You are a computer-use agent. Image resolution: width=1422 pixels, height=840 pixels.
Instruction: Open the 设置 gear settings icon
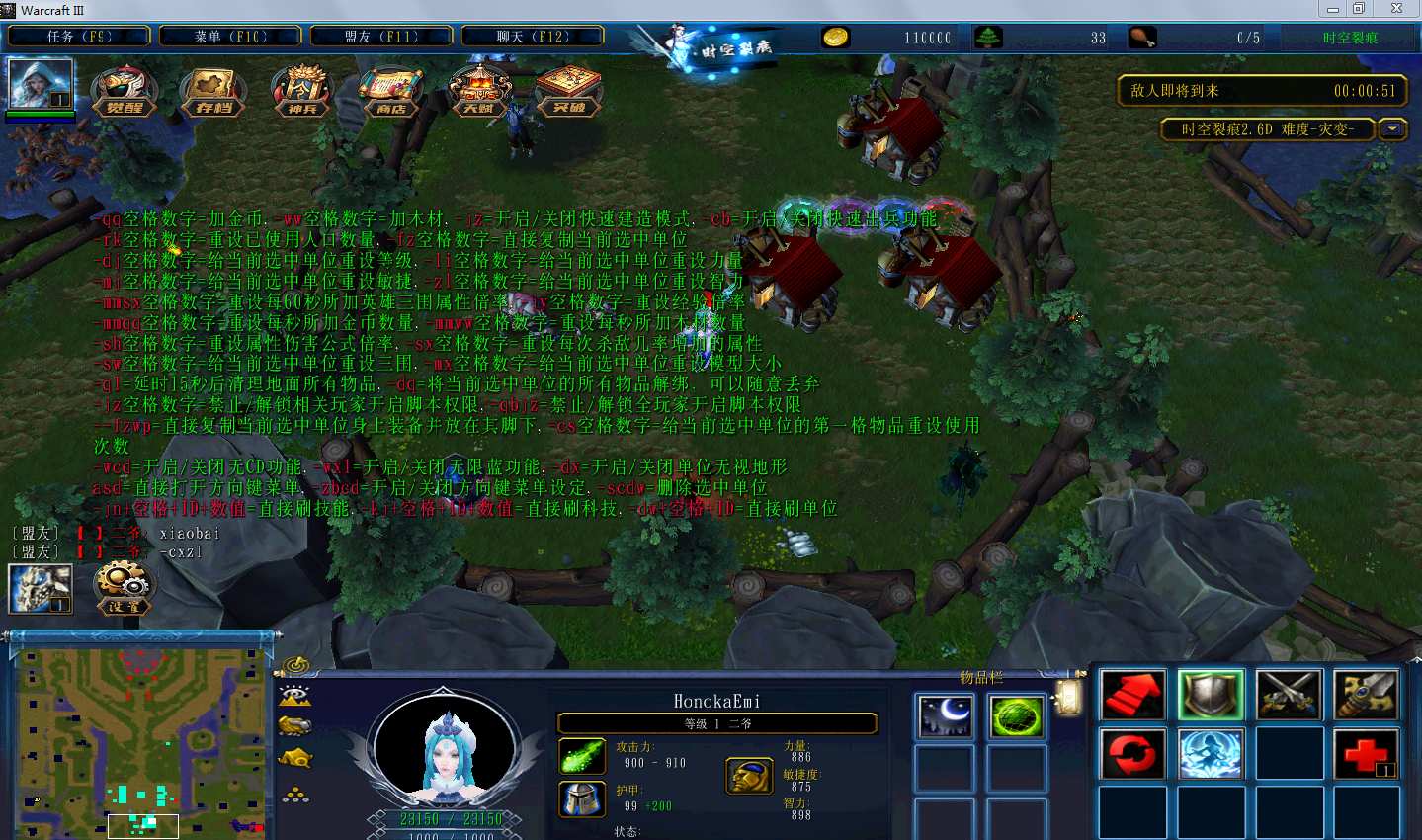124,587
